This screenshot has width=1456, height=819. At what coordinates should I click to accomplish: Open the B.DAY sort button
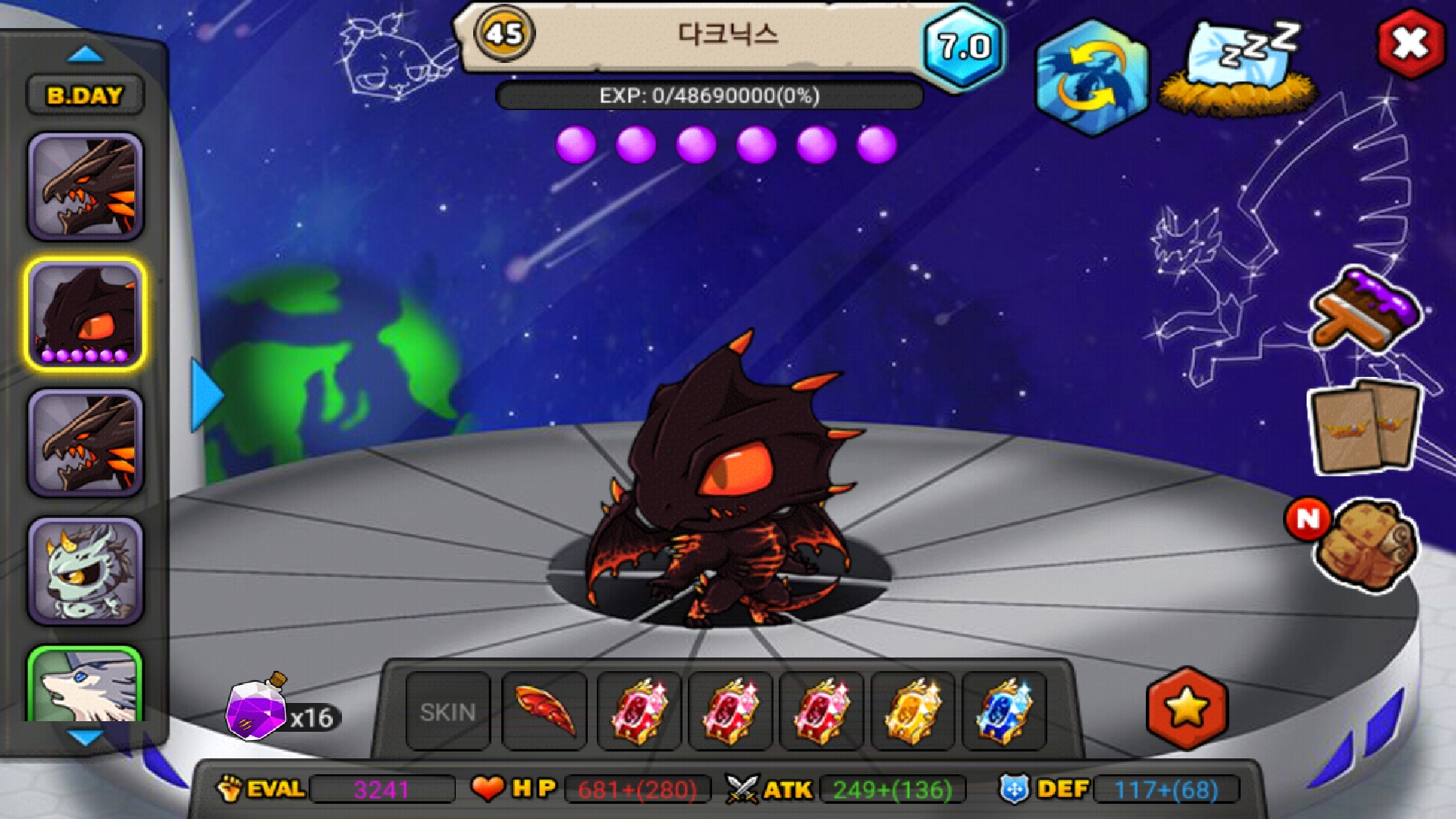pos(85,96)
